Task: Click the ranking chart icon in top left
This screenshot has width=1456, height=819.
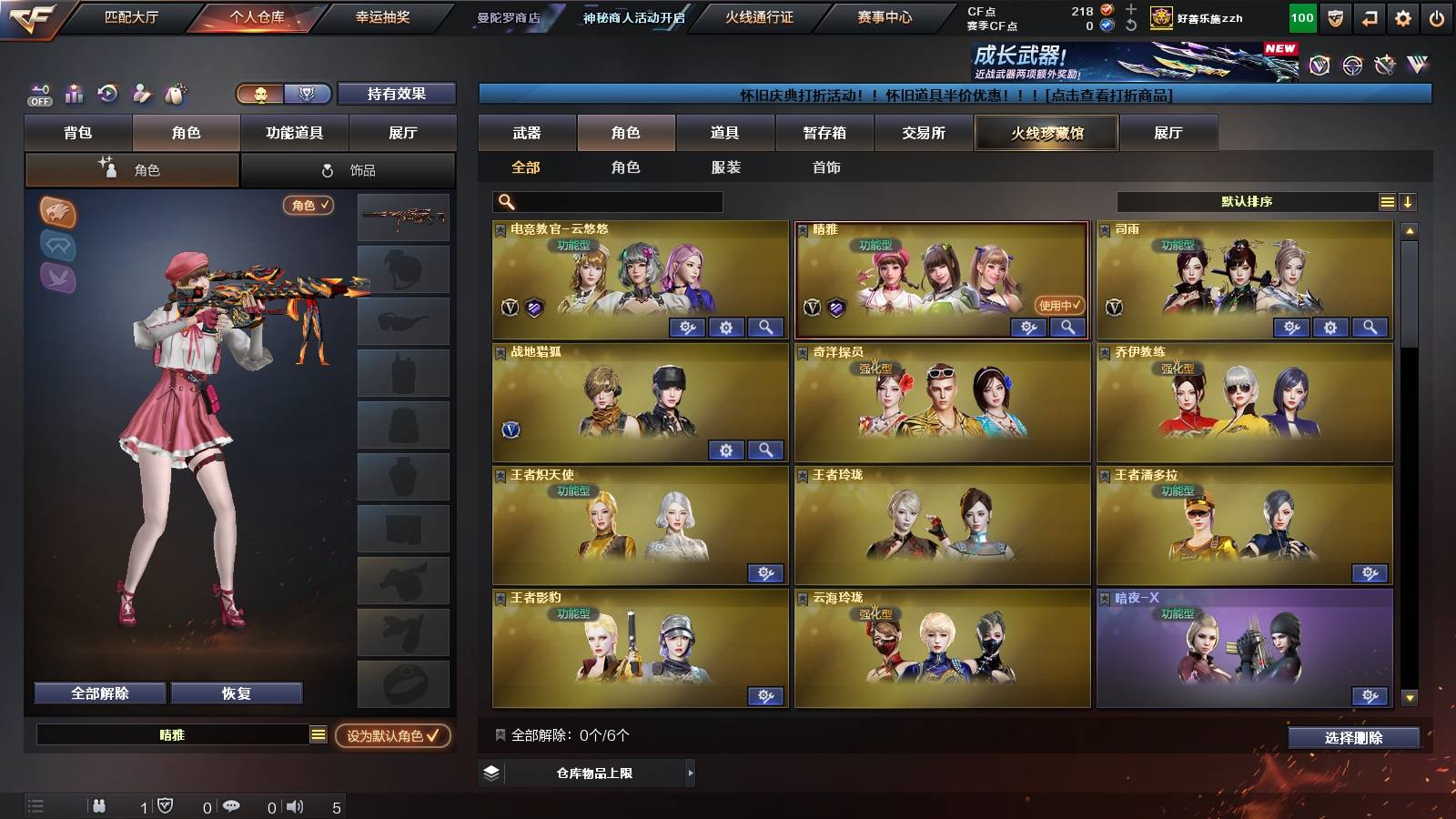Action: point(74,94)
